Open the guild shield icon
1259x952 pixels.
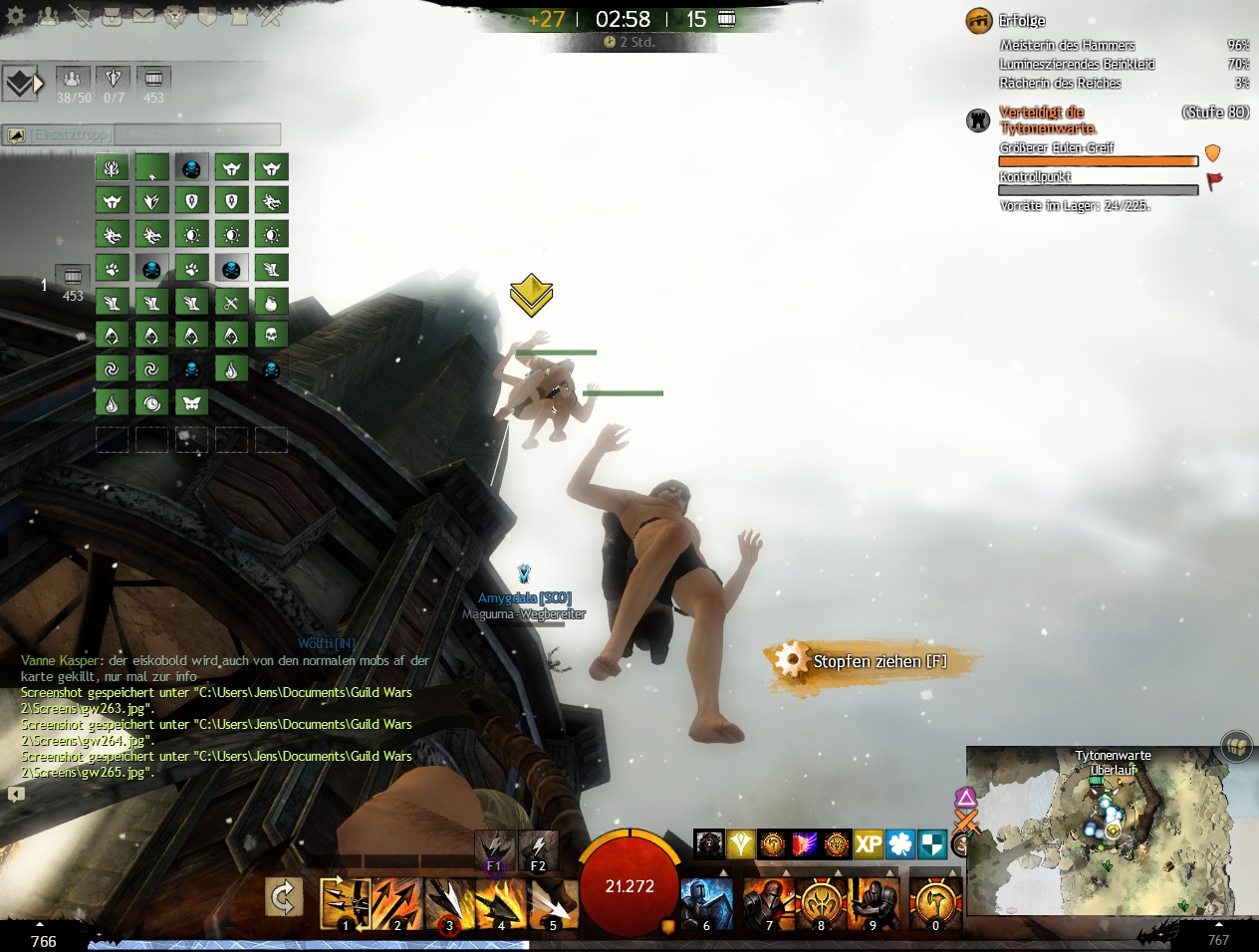tap(207, 16)
